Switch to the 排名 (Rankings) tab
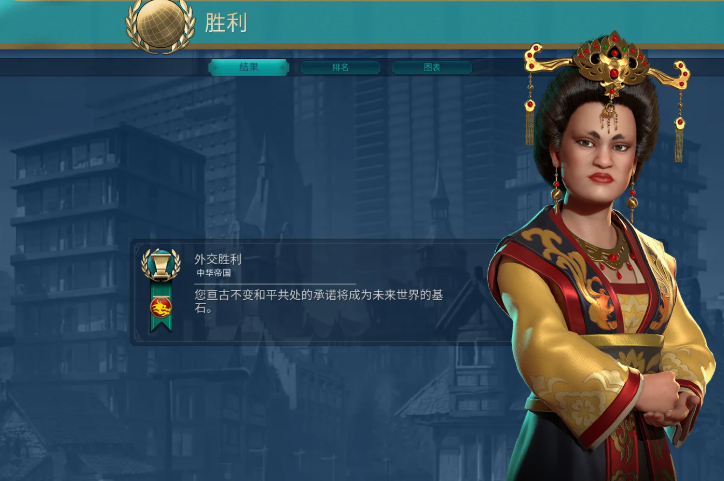This screenshot has width=724, height=481. click(340, 67)
